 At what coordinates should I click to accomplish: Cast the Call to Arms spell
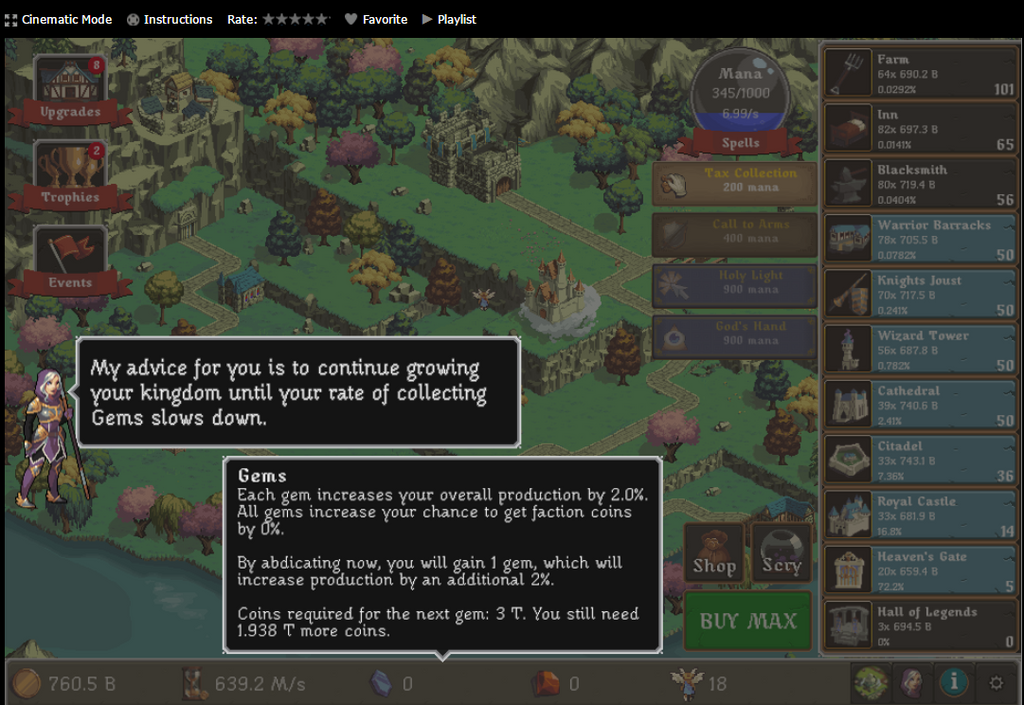point(735,232)
